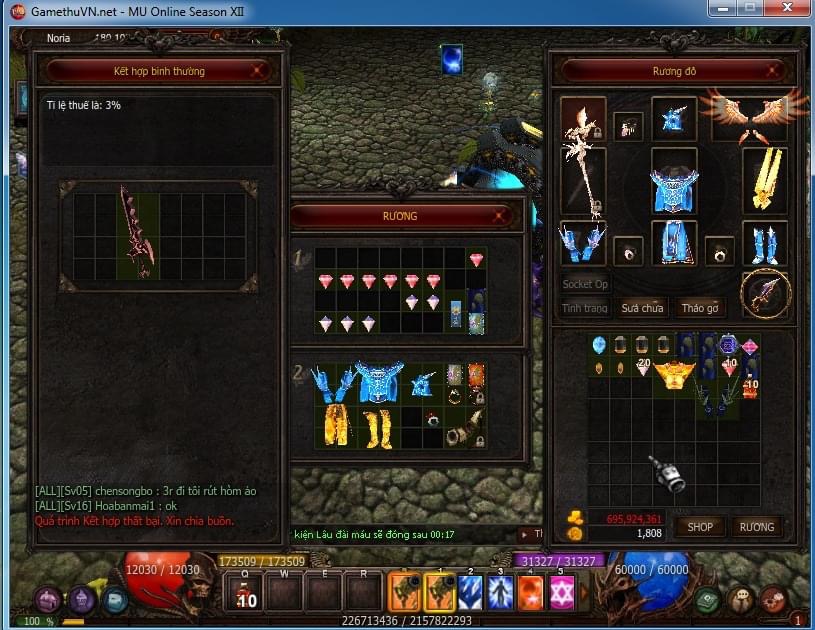This screenshot has height=630, width=815.
Task: Select the equipped blue boots
Action: [764, 243]
